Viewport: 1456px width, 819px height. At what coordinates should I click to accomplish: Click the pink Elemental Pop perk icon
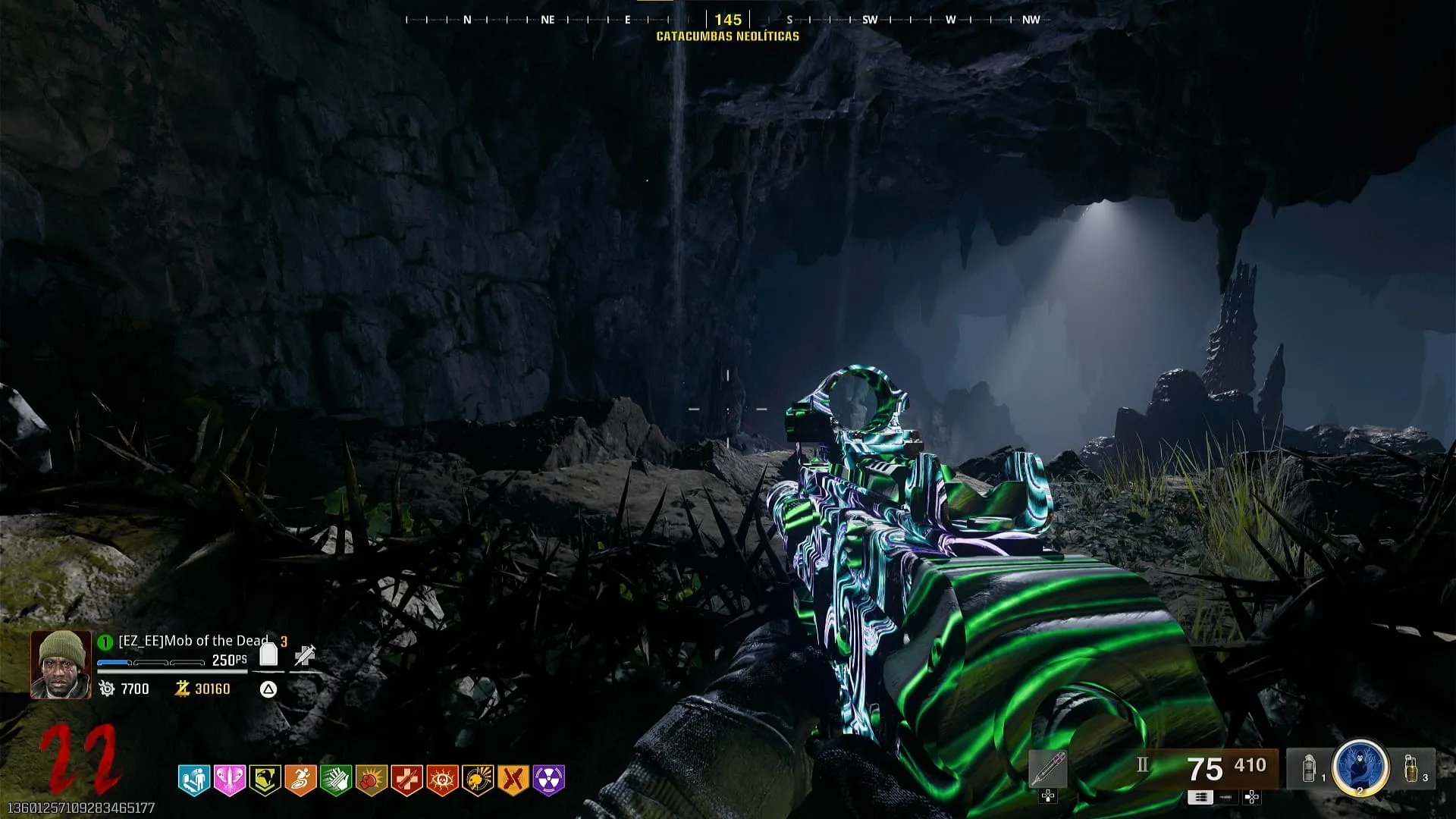(x=229, y=780)
